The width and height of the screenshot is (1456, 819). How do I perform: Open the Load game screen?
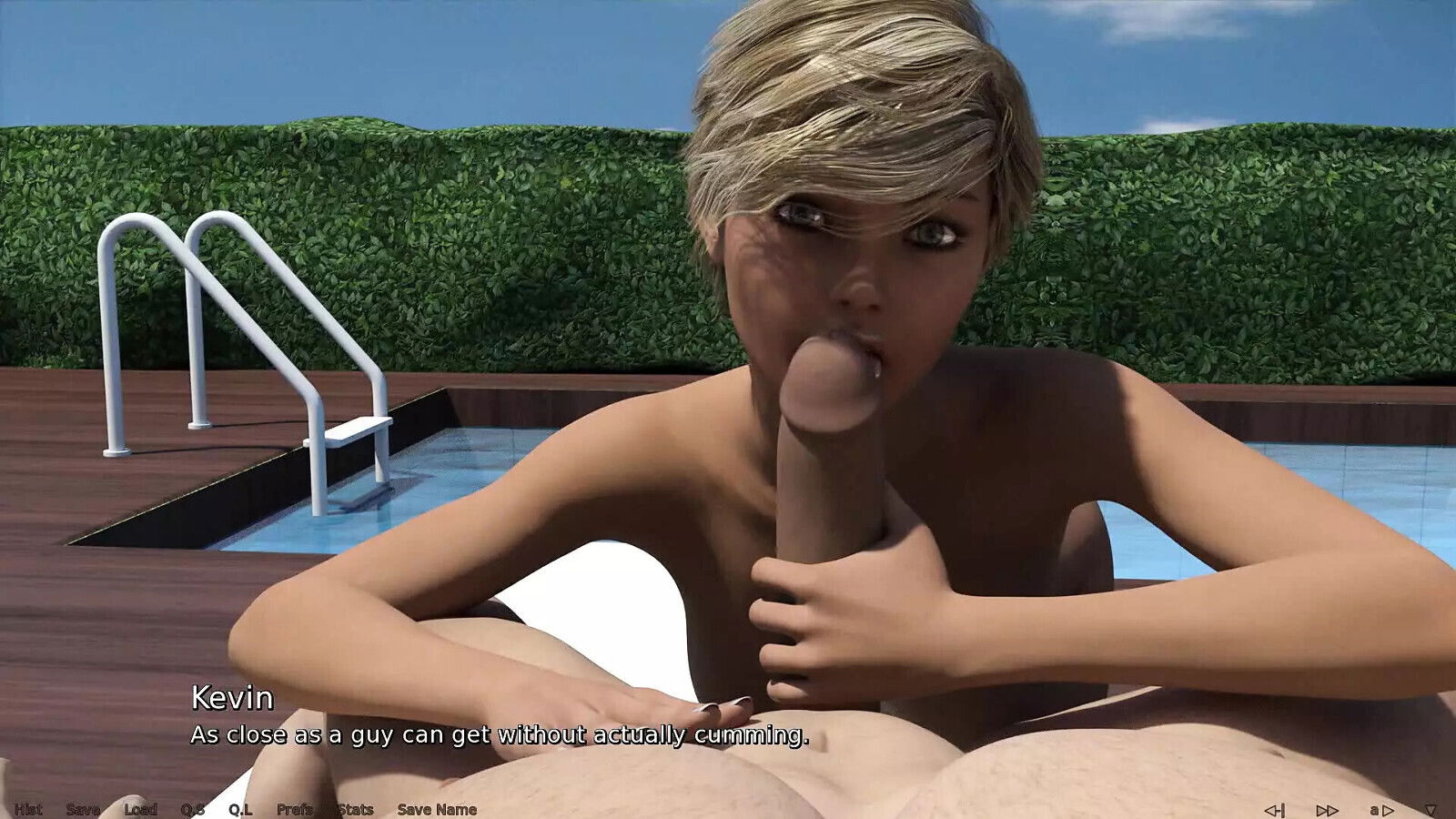(142, 809)
